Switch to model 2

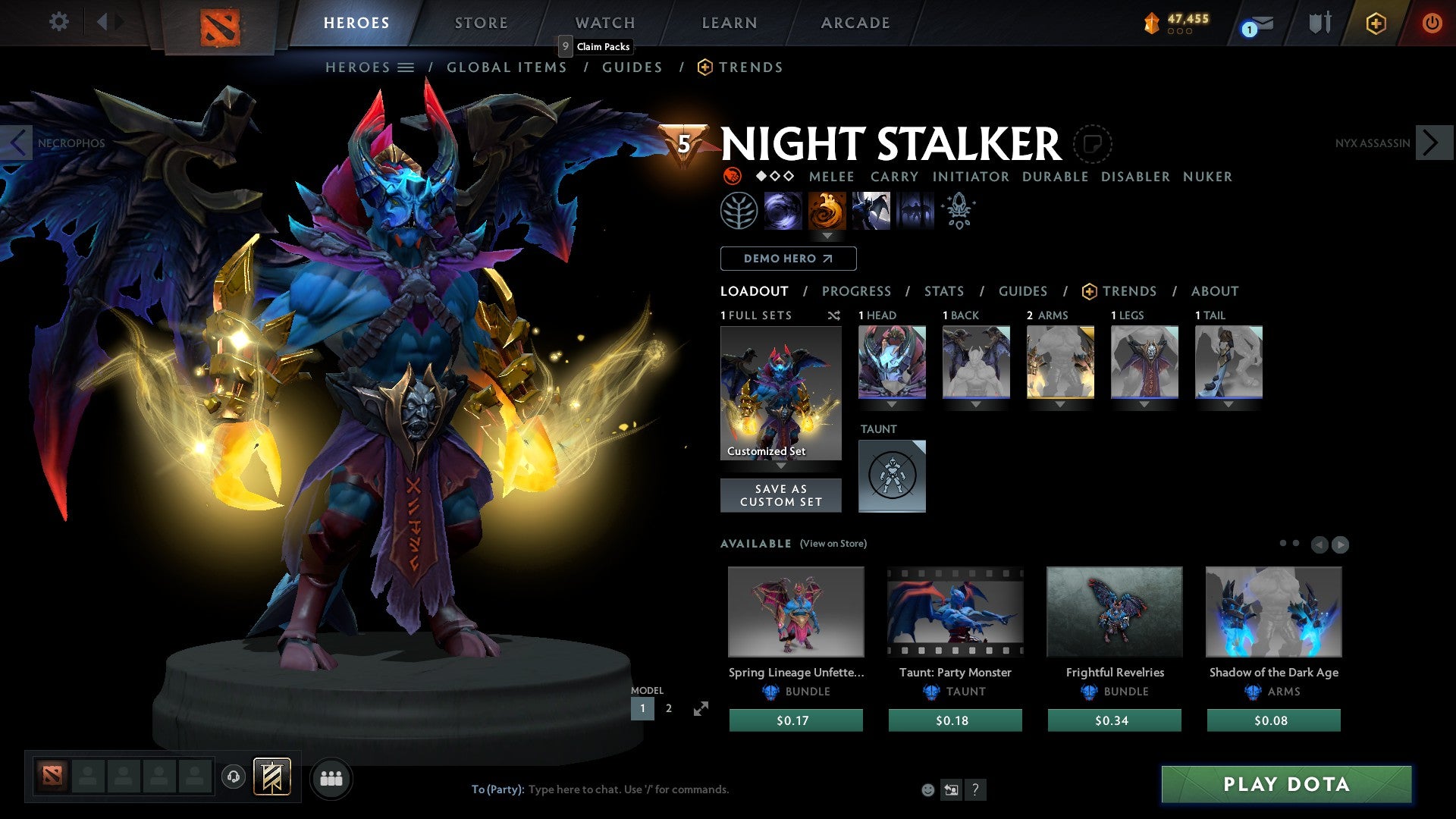[668, 708]
